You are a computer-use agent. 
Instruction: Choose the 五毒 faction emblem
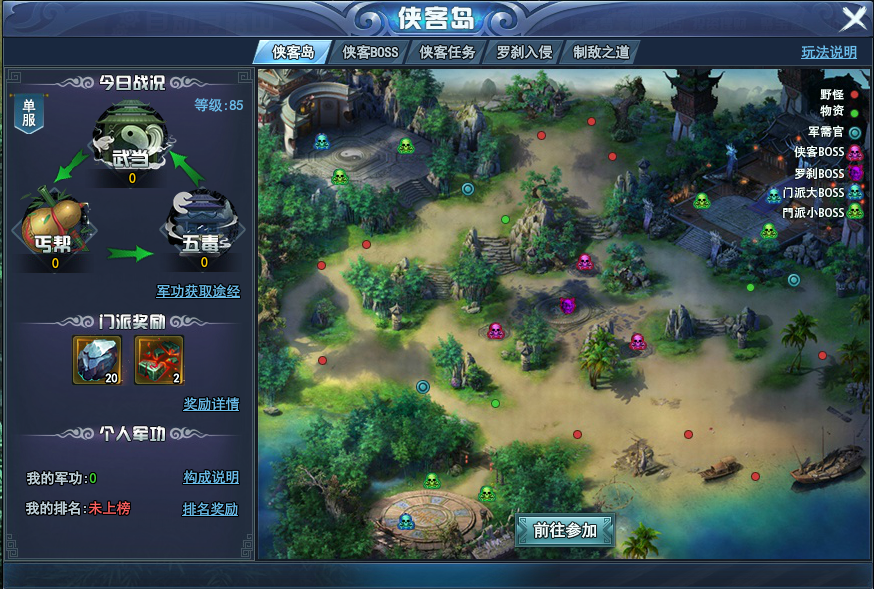pos(204,227)
